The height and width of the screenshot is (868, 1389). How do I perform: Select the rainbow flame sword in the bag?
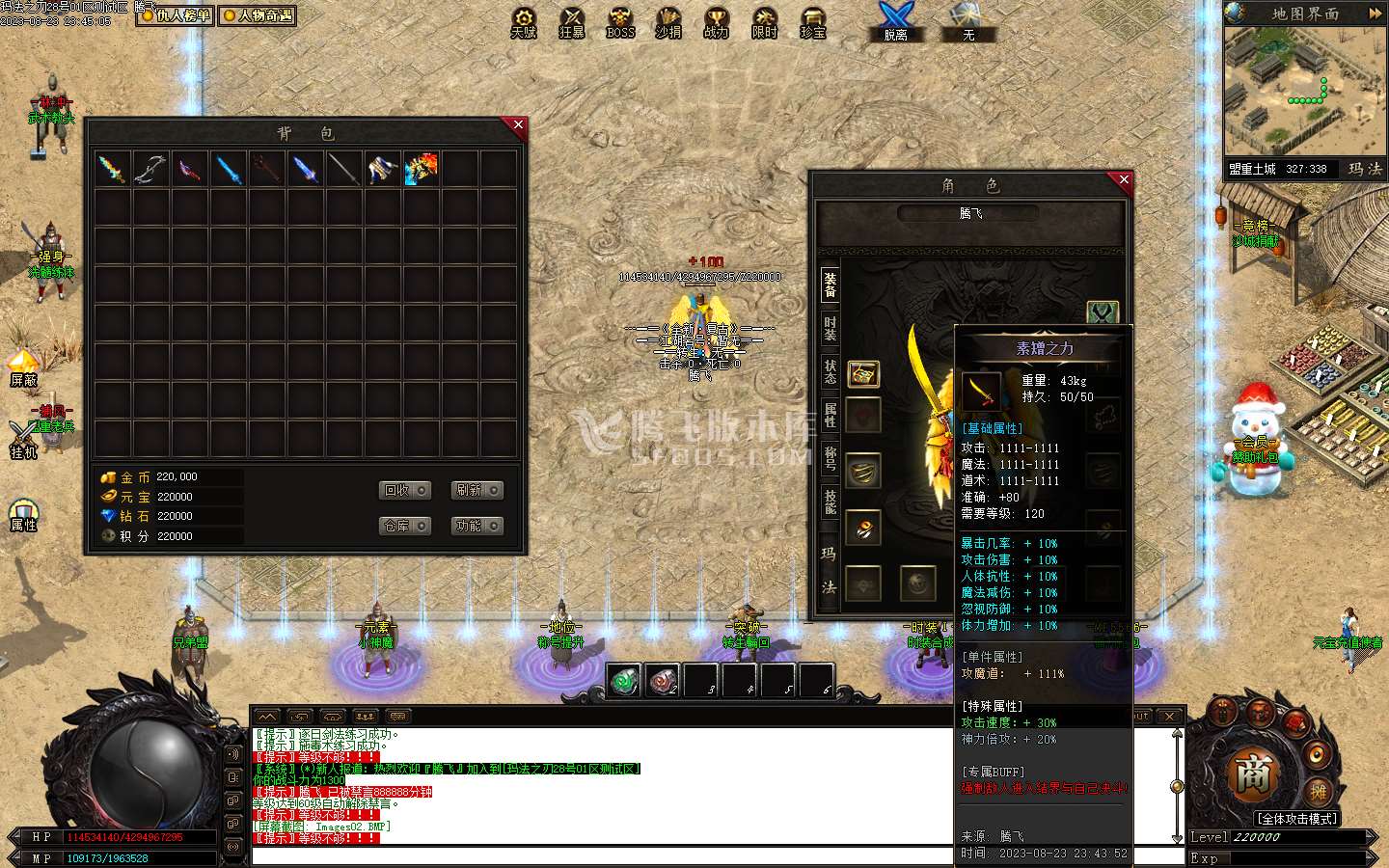click(x=113, y=170)
